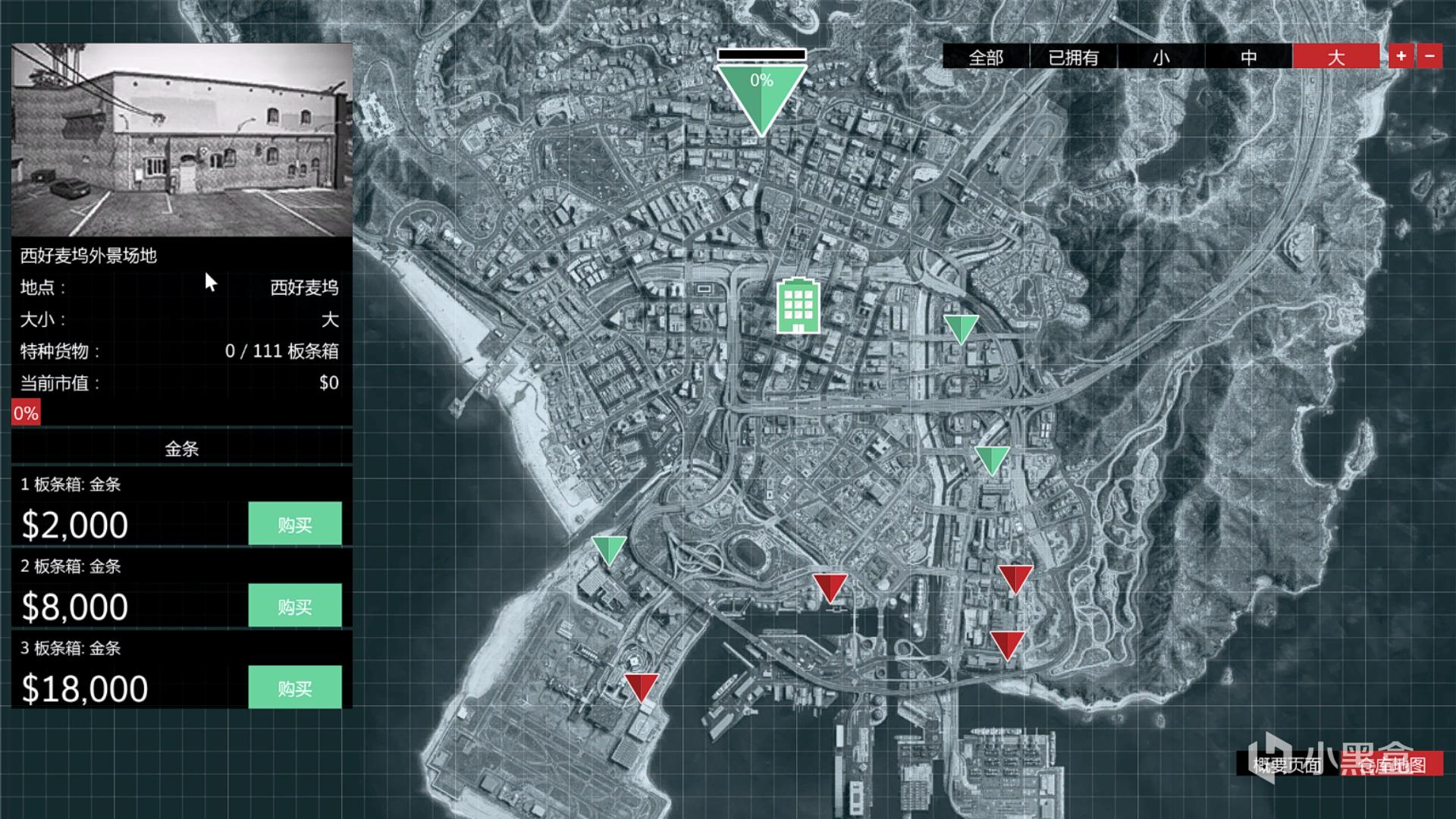Choose the large (大) warehouse filter
The image size is (1456, 819).
click(1335, 57)
